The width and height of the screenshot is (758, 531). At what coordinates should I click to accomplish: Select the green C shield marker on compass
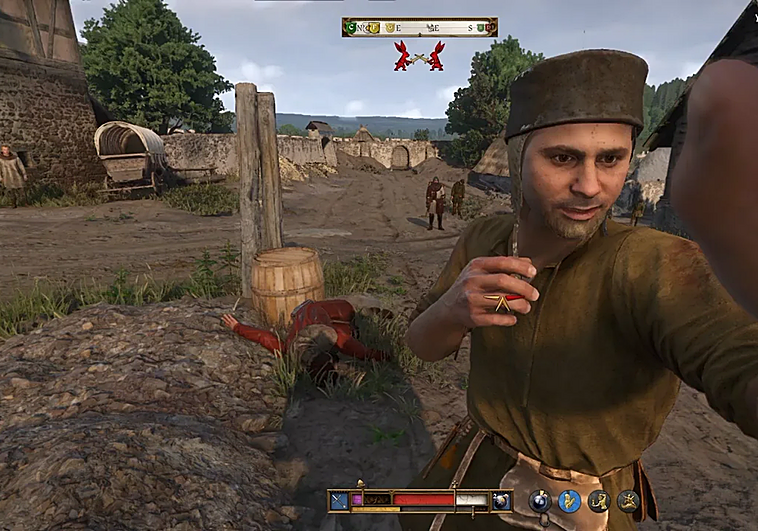coord(351,27)
